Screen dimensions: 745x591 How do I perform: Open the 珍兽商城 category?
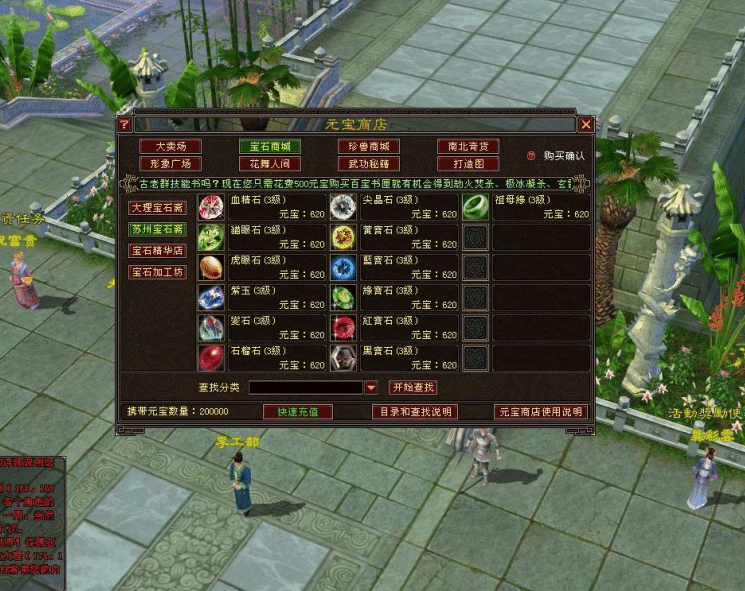tap(368, 146)
